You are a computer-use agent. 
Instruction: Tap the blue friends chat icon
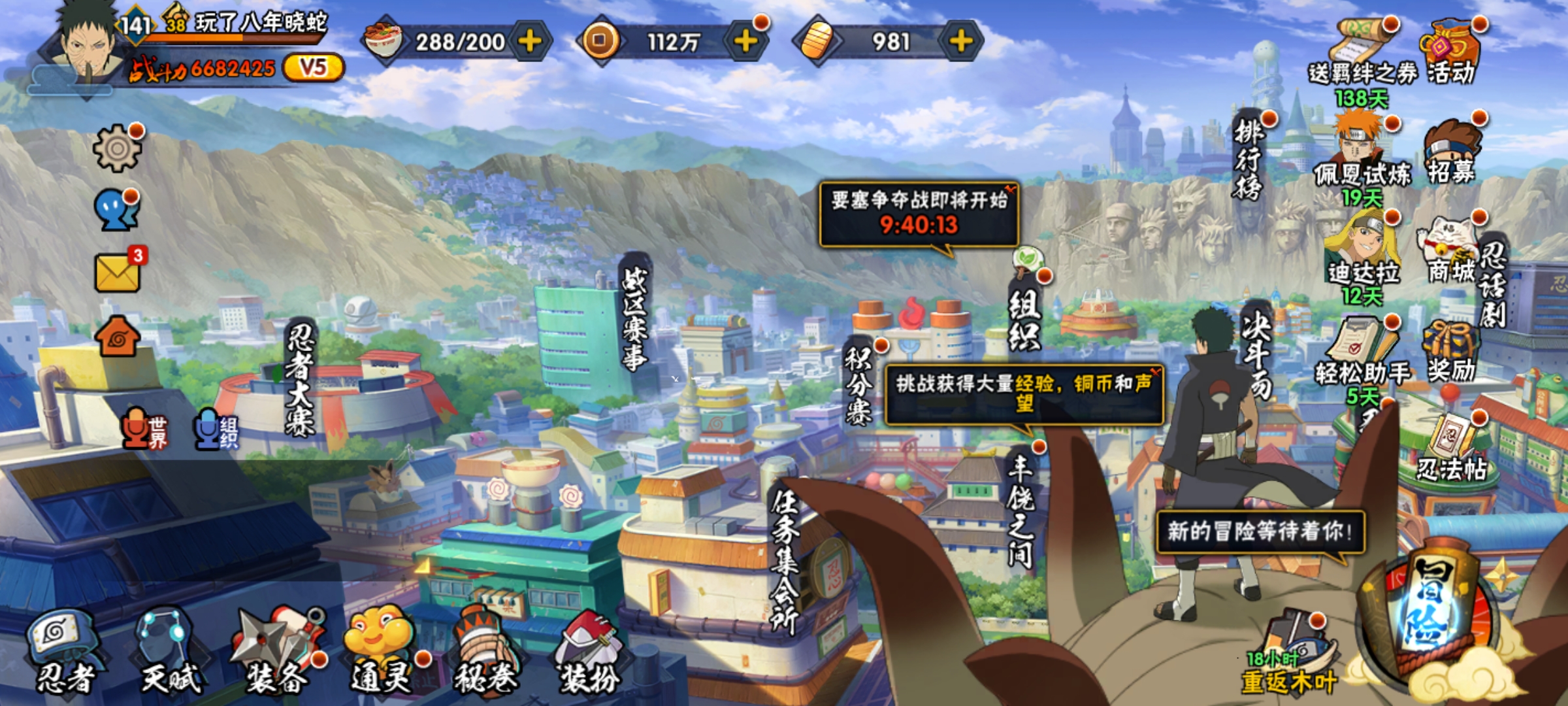pyautogui.click(x=116, y=210)
